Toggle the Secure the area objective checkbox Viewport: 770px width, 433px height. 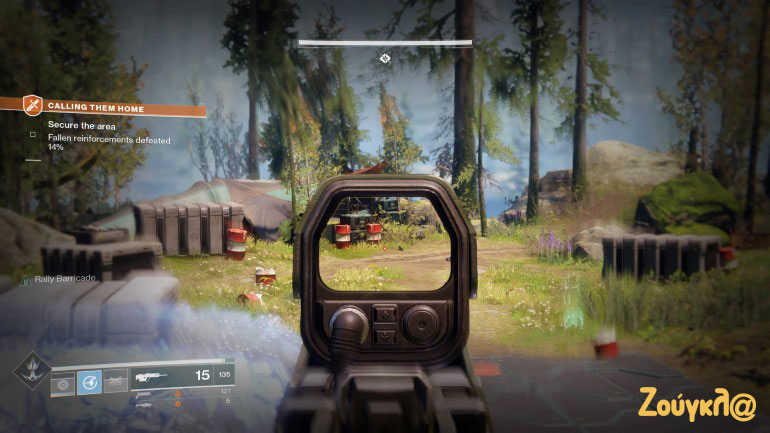point(33,133)
